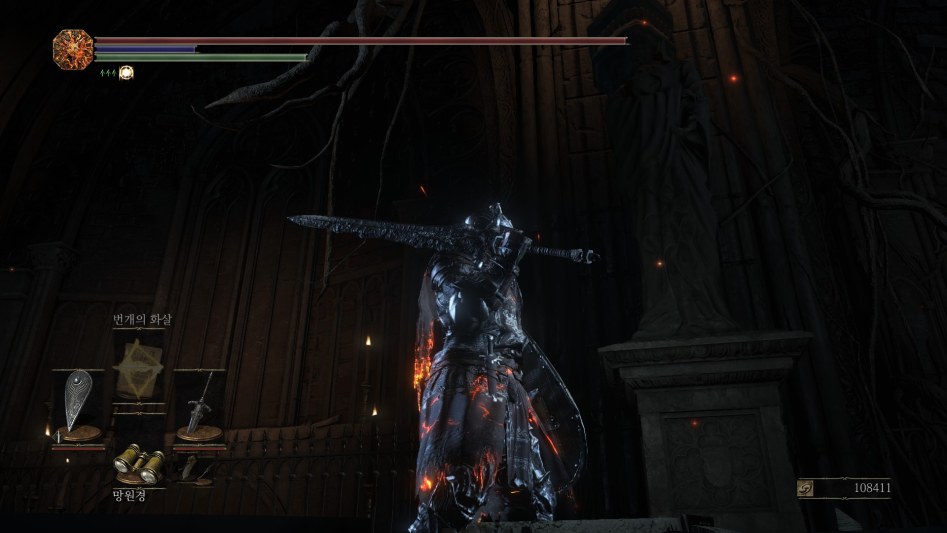This screenshot has height=533, width=947.
Task: Click the glowing ring status effect icon
Action: (126, 72)
